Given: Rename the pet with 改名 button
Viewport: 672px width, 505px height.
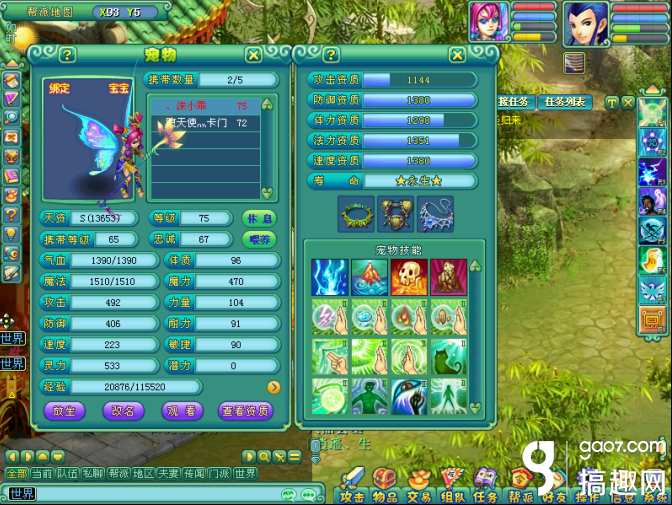Looking at the screenshot, I should coord(123,411).
